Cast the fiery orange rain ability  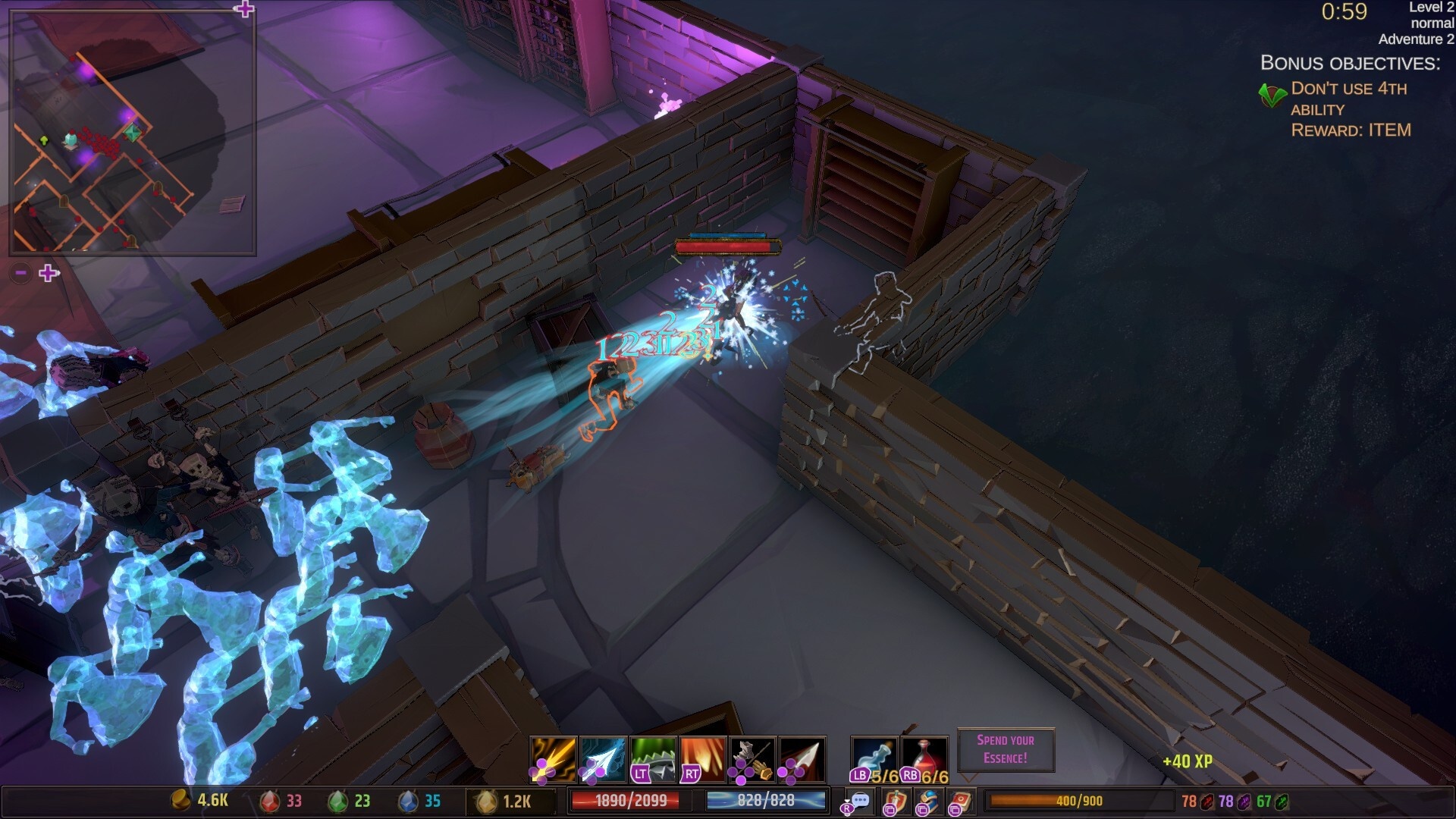(703, 759)
